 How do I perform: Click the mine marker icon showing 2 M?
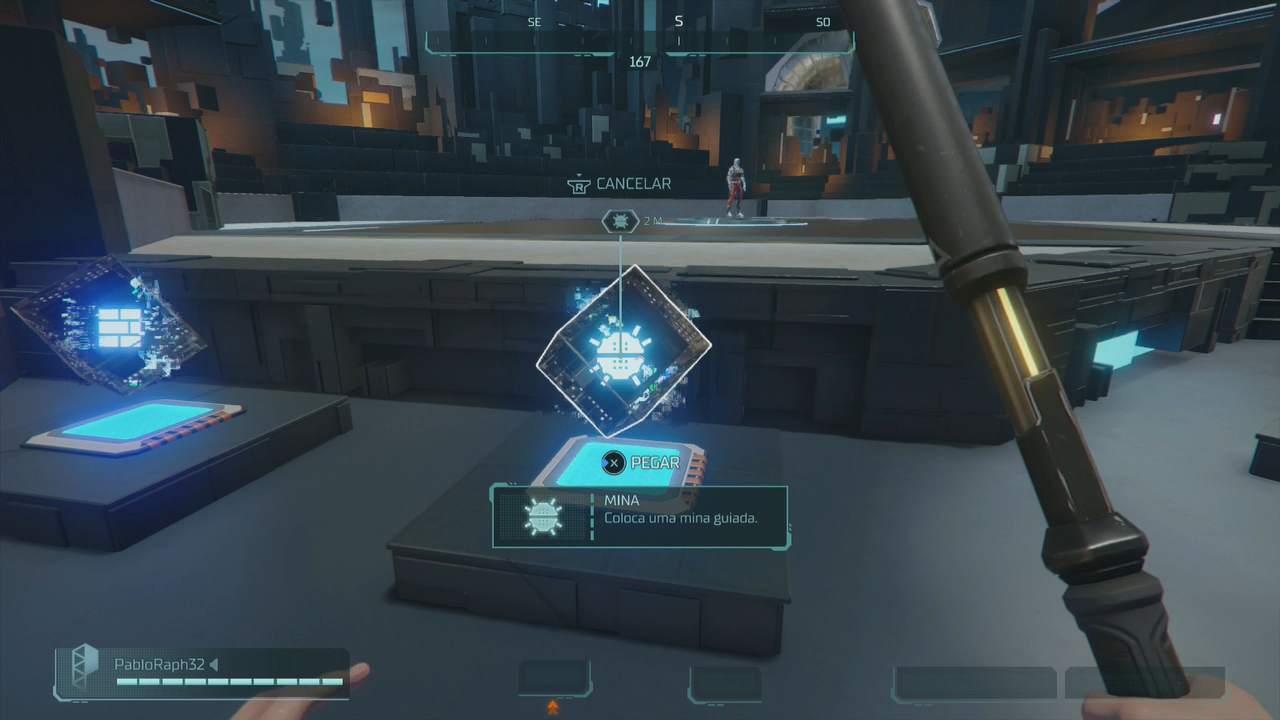point(620,221)
